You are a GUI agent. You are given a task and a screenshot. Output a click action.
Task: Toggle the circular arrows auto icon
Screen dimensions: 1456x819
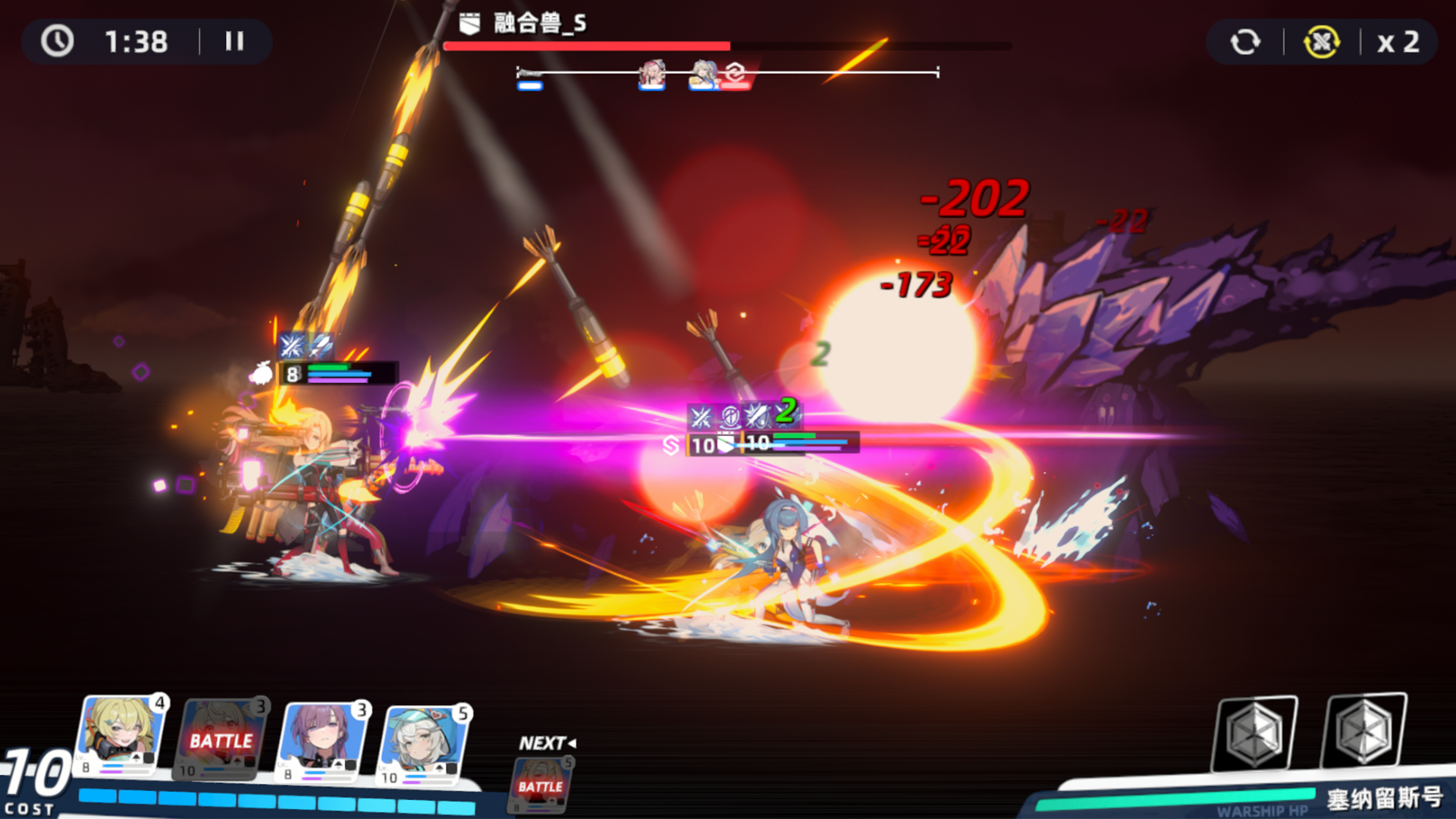1245,42
